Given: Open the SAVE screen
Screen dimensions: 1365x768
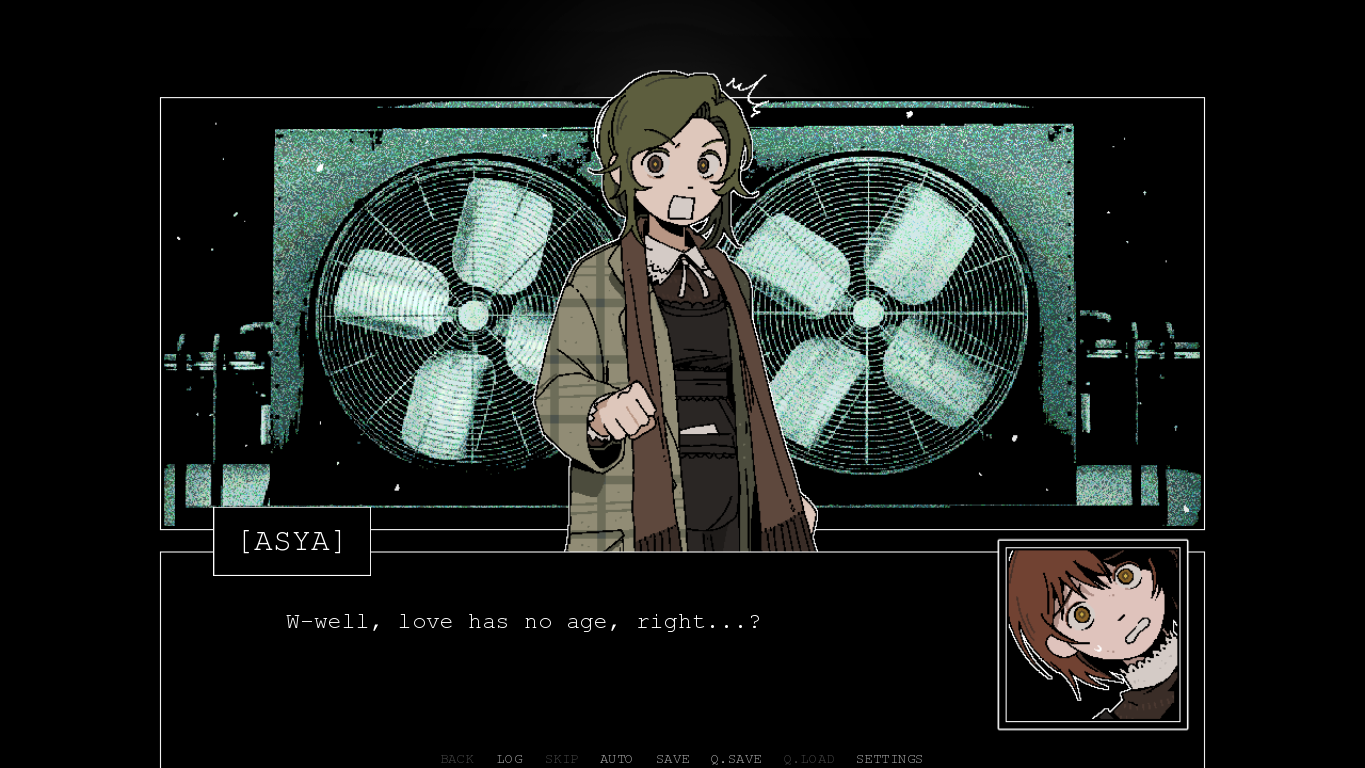Looking at the screenshot, I should 673,759.
